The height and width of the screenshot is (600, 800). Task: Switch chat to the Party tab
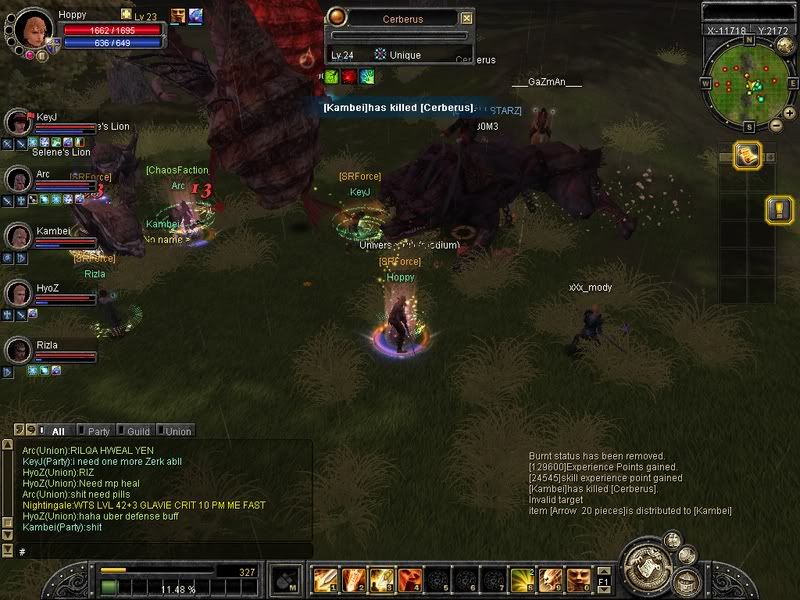point(99,431)
